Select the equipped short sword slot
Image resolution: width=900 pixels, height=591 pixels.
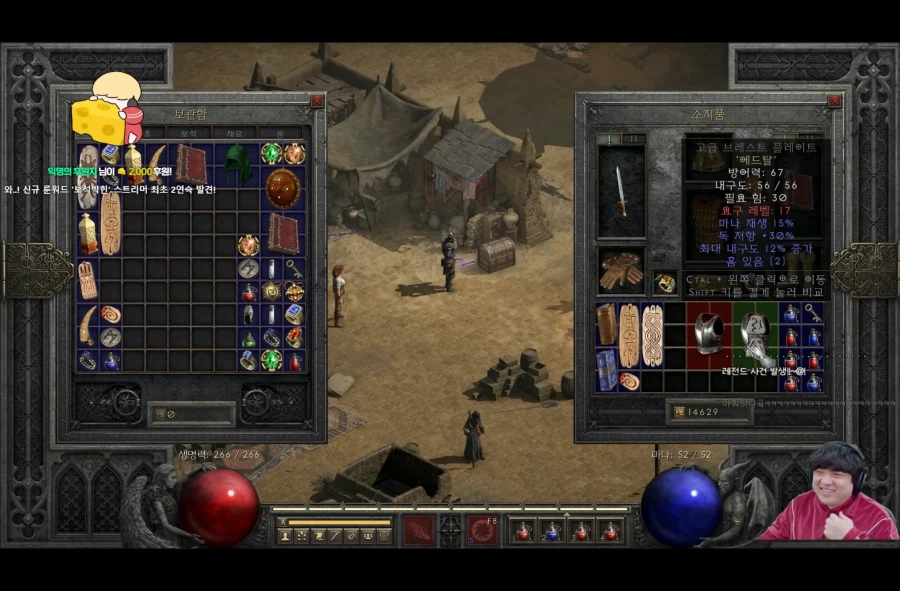point(621,191)
